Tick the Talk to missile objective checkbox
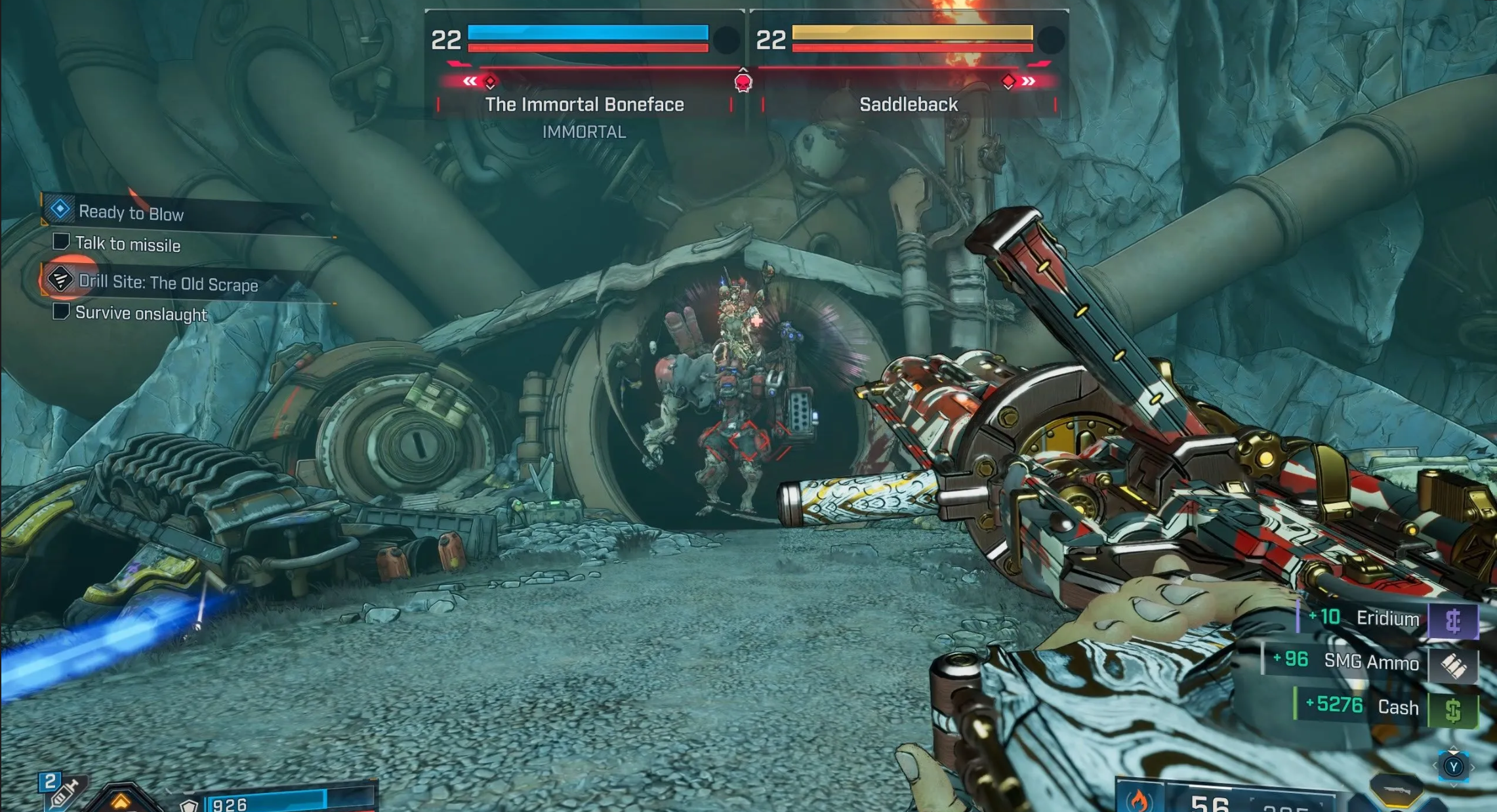The image size is (1497, 812). (x=61, y=242)
